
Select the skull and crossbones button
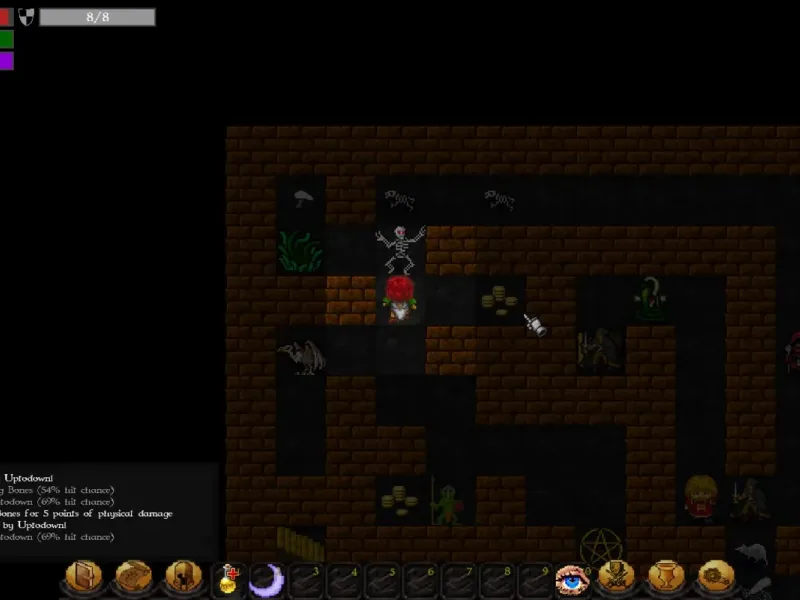point(619,577)
